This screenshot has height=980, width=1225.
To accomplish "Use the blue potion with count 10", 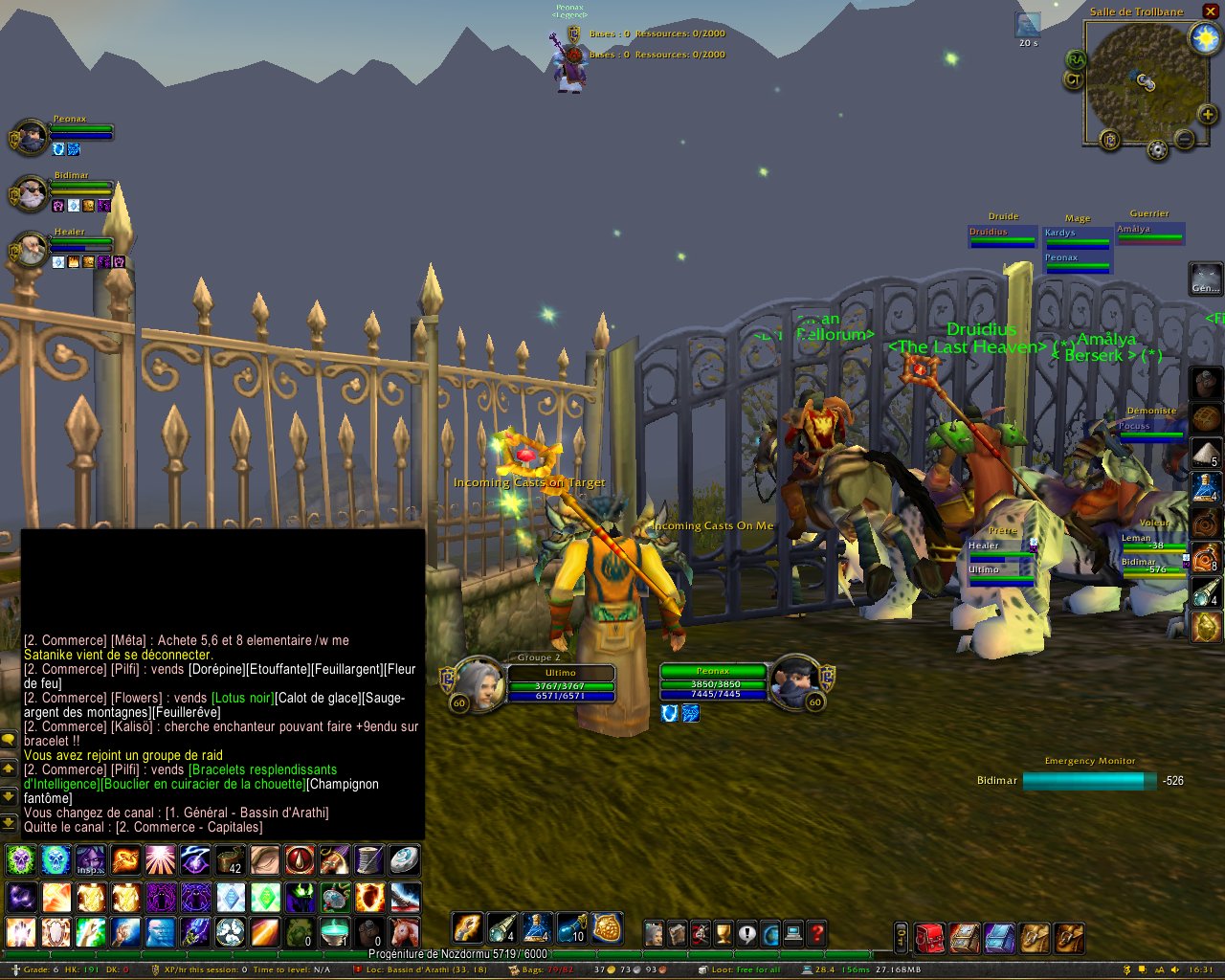I will [x=571, y=928].
